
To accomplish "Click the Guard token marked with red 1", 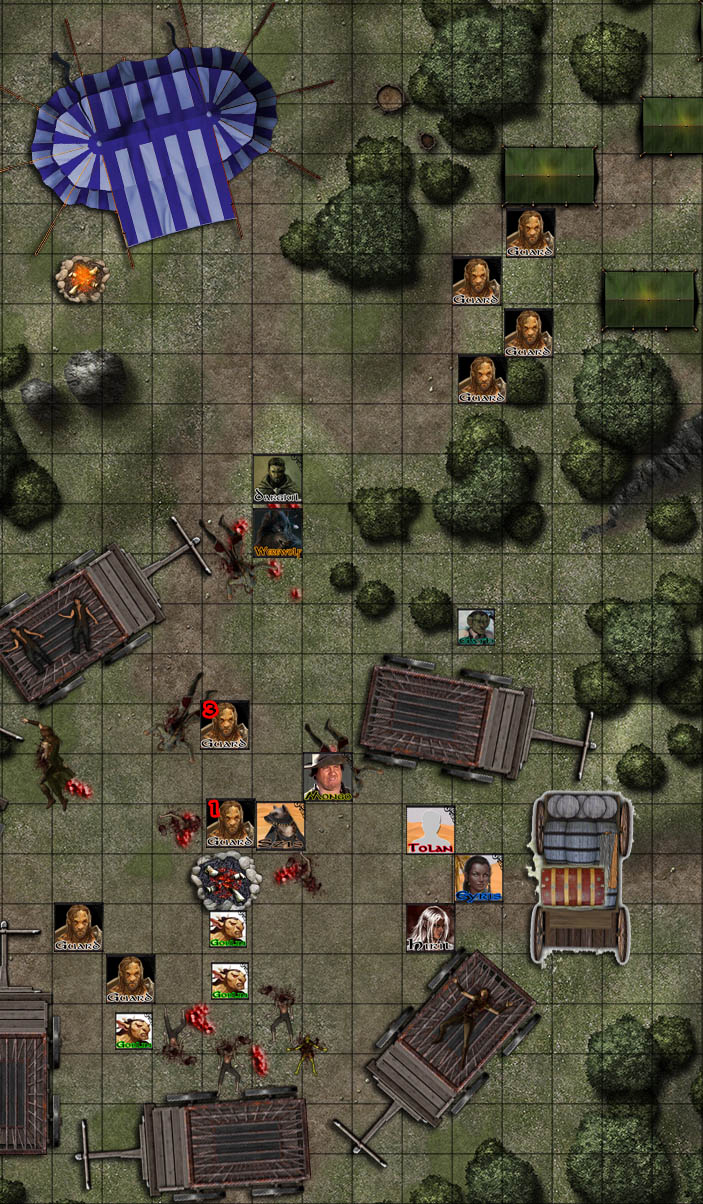I will [x=230, y=824].
